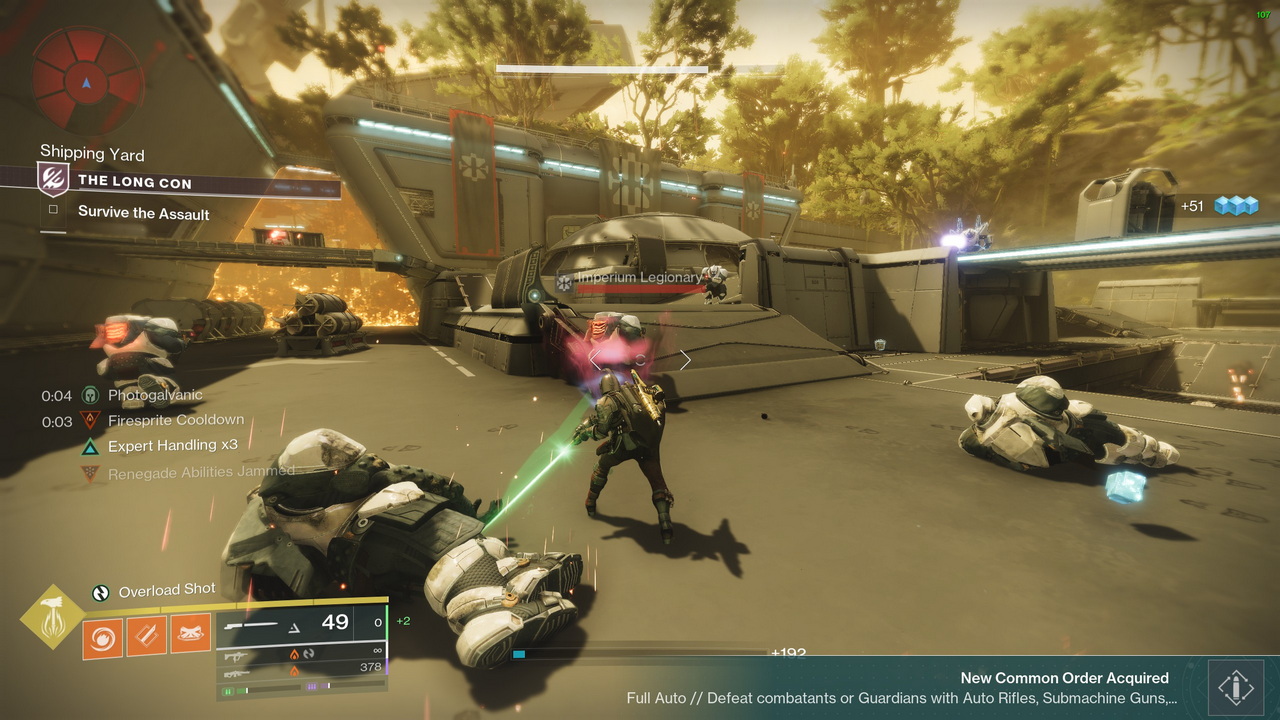The width and height of the screenshot is (1280, 720).
Task: Activate the golden eagle super ability diamond
Action: [53, 617]
